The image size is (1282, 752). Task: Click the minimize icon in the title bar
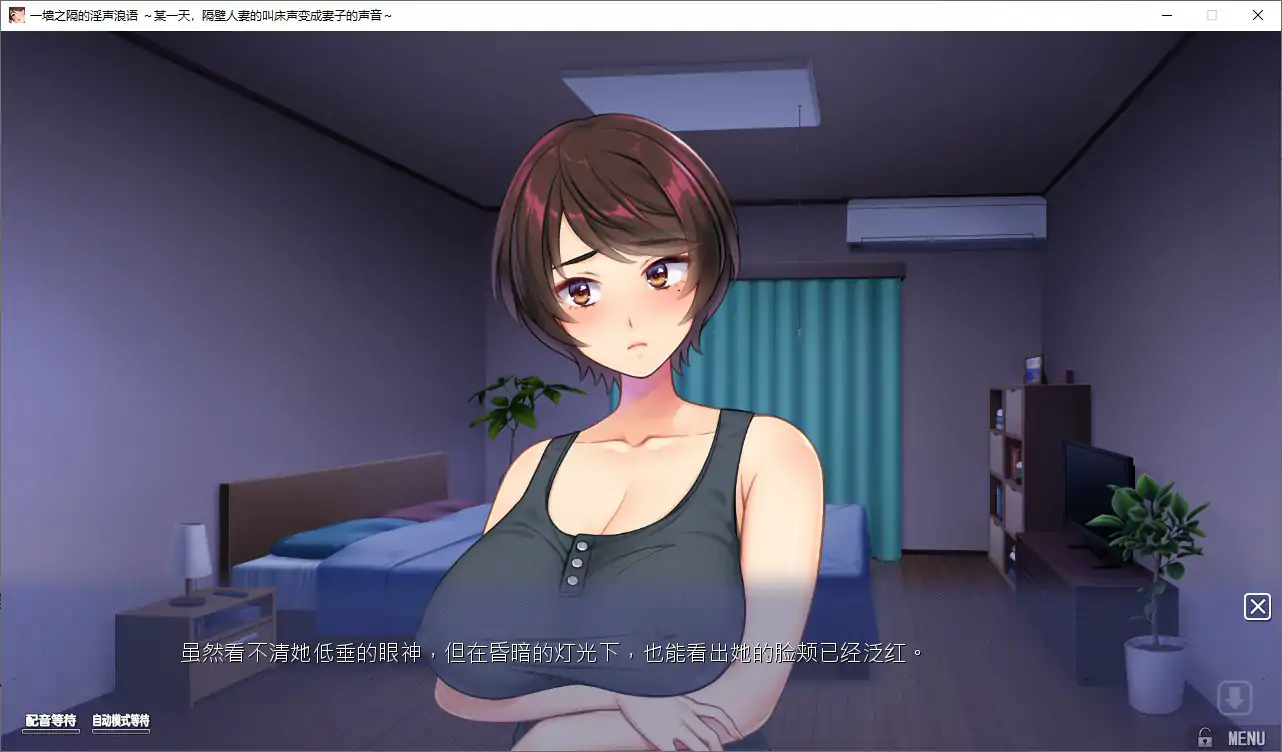[x=1166, y=15]
